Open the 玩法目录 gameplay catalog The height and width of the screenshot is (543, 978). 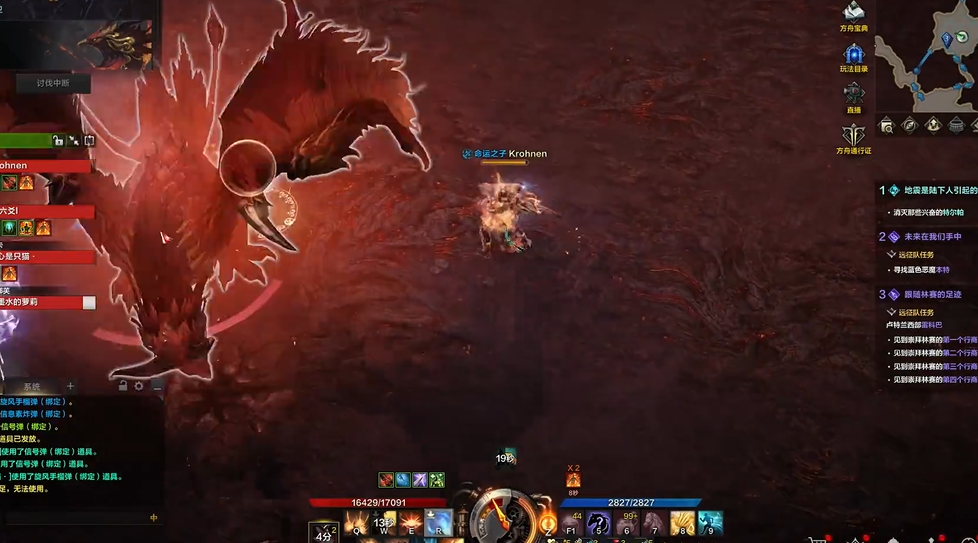[x=853, y=55]
